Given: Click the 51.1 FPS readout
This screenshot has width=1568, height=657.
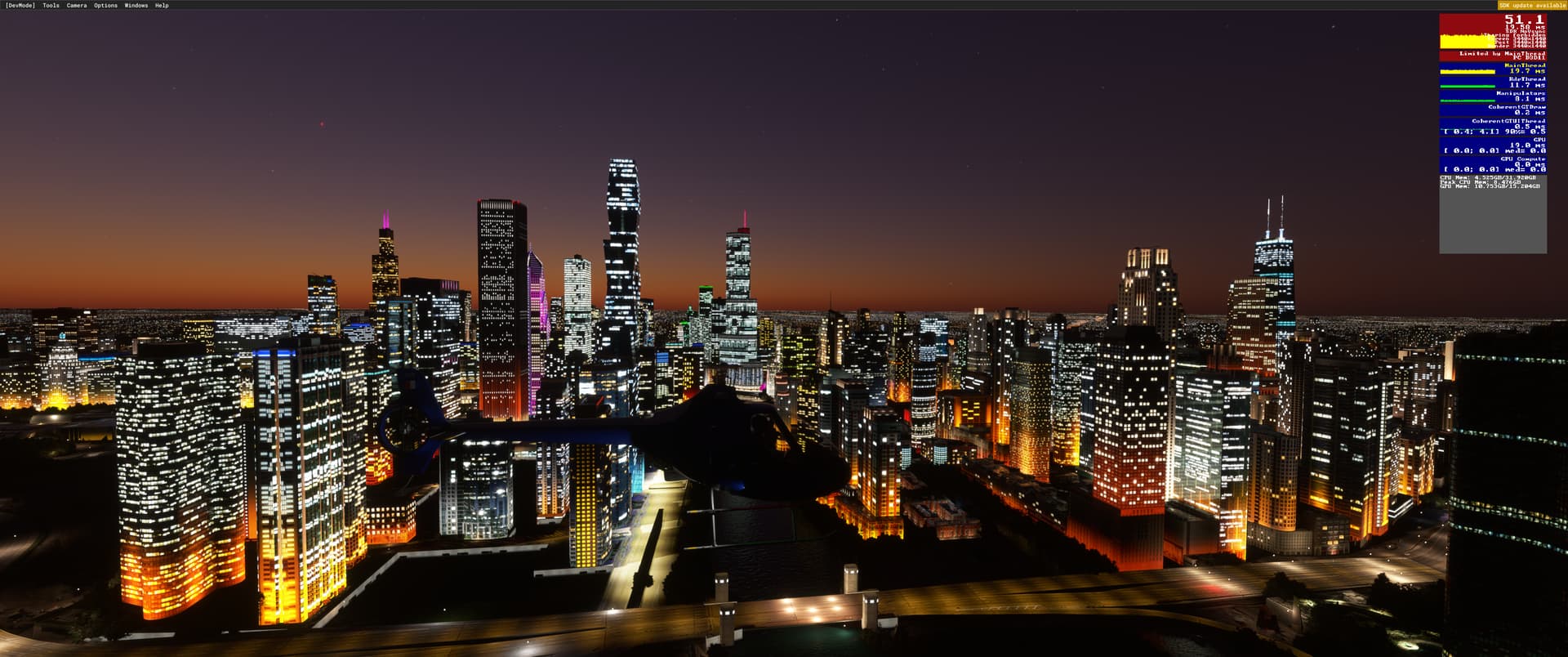Looking at the screenshot, I should [1524, 20].
